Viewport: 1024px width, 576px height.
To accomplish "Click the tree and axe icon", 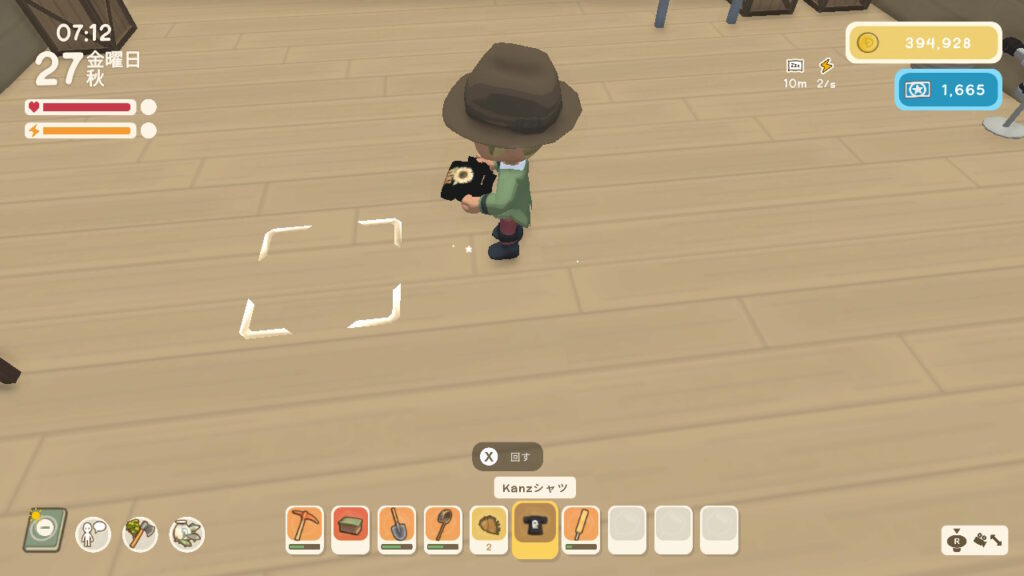I will (x=140, y=532).
